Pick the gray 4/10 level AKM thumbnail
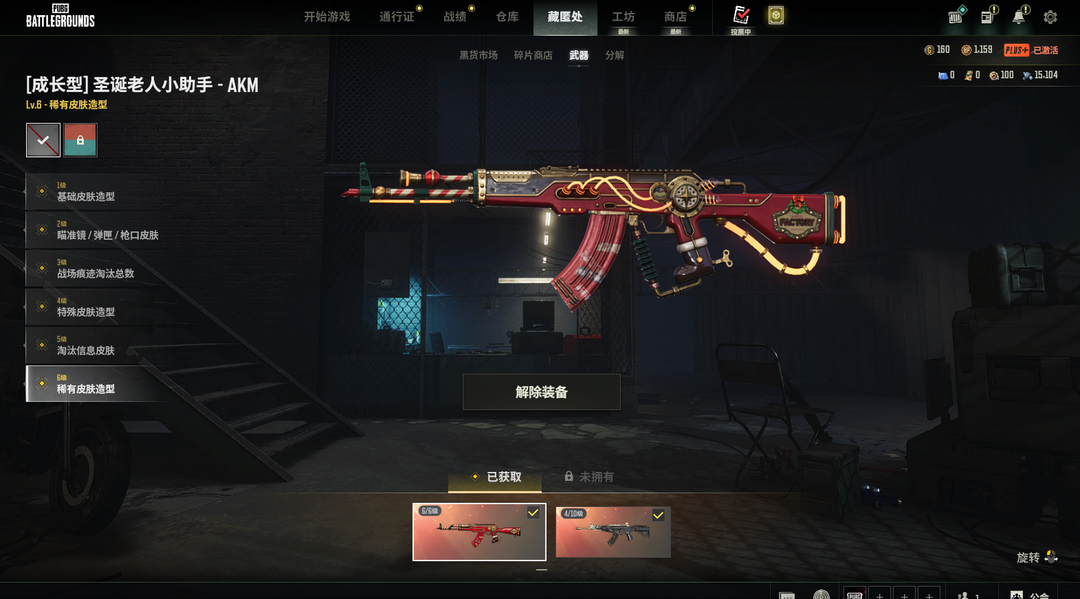 click(x=613, y=532)
